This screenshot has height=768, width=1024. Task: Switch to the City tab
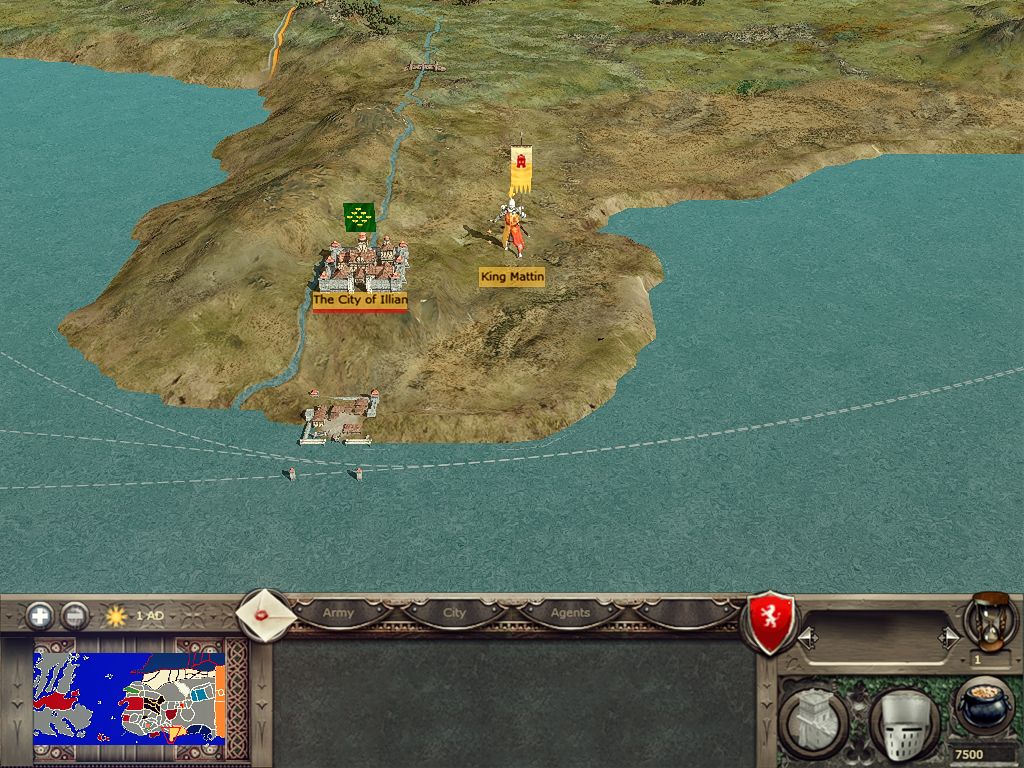coord(454,613)
